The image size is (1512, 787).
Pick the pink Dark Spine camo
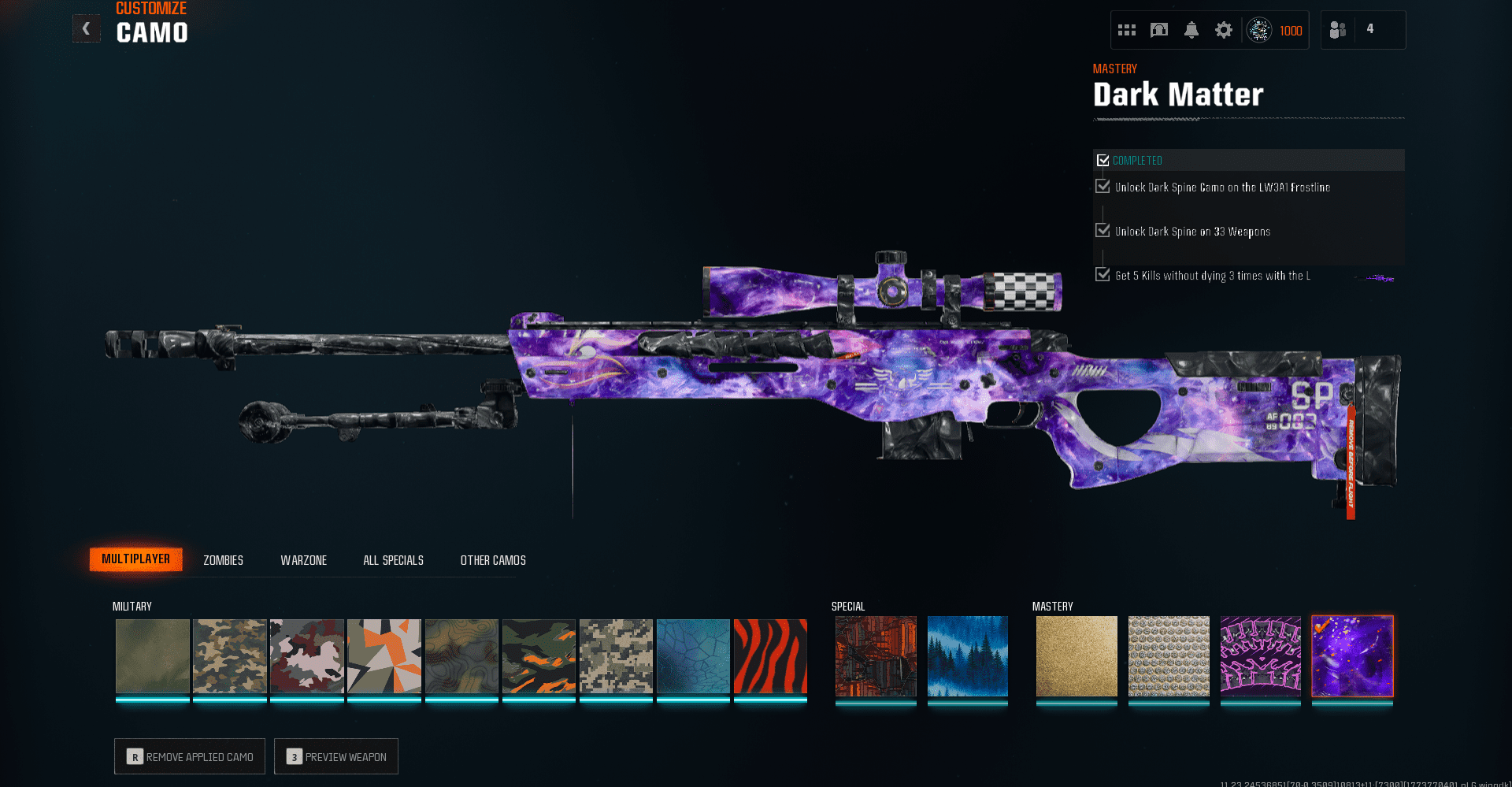coord(1260,656)
